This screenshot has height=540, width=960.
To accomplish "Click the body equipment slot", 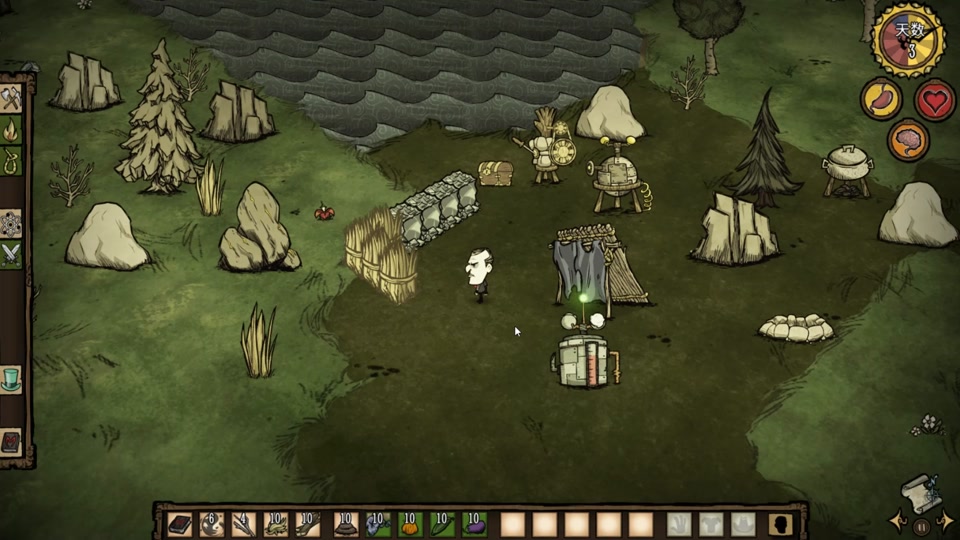I will pos(711,524).
